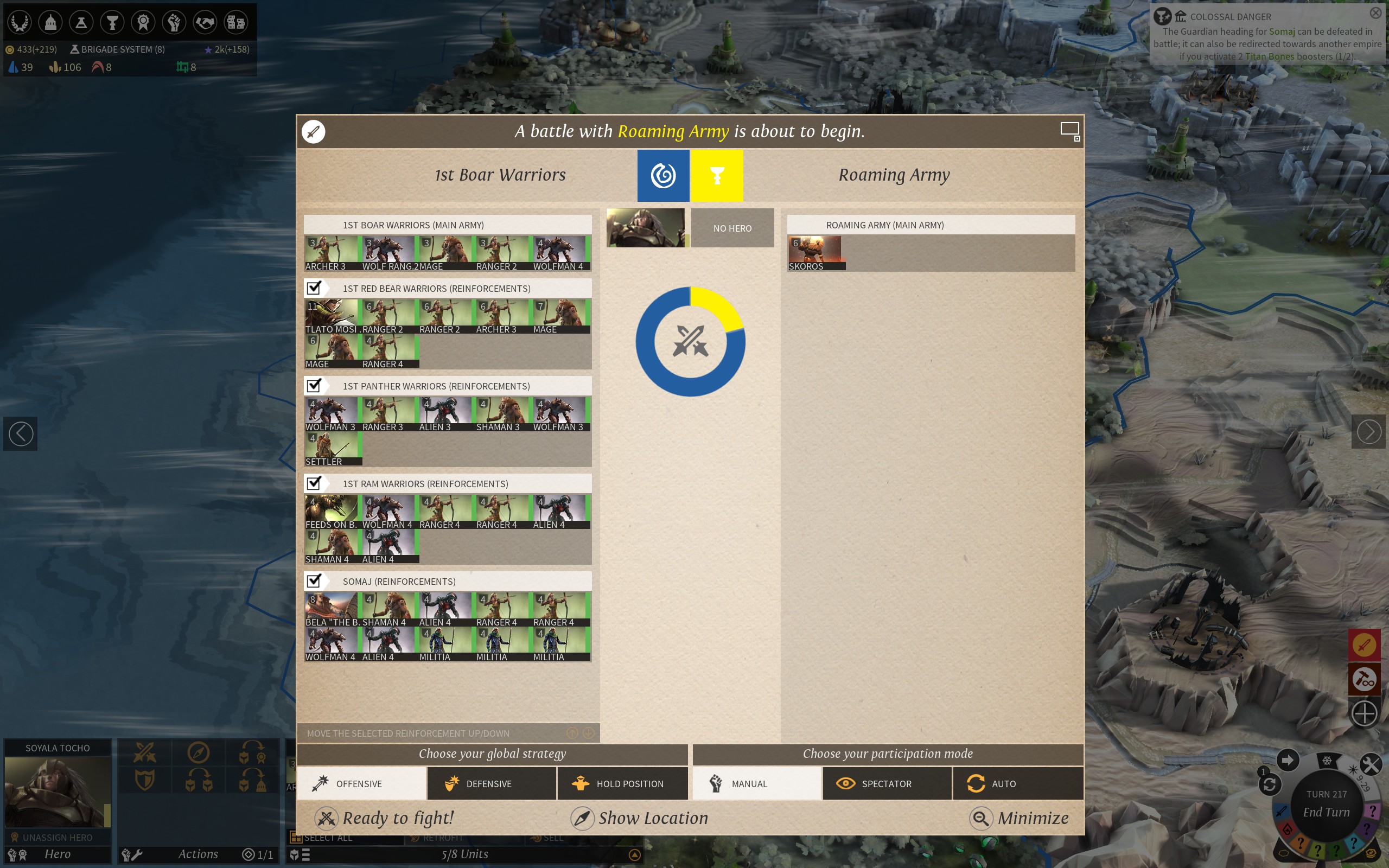Screen dimensions: 1389x868
Task: Toggle 1st Panther Warriors reinforcements checkbox
Action: 314,385
